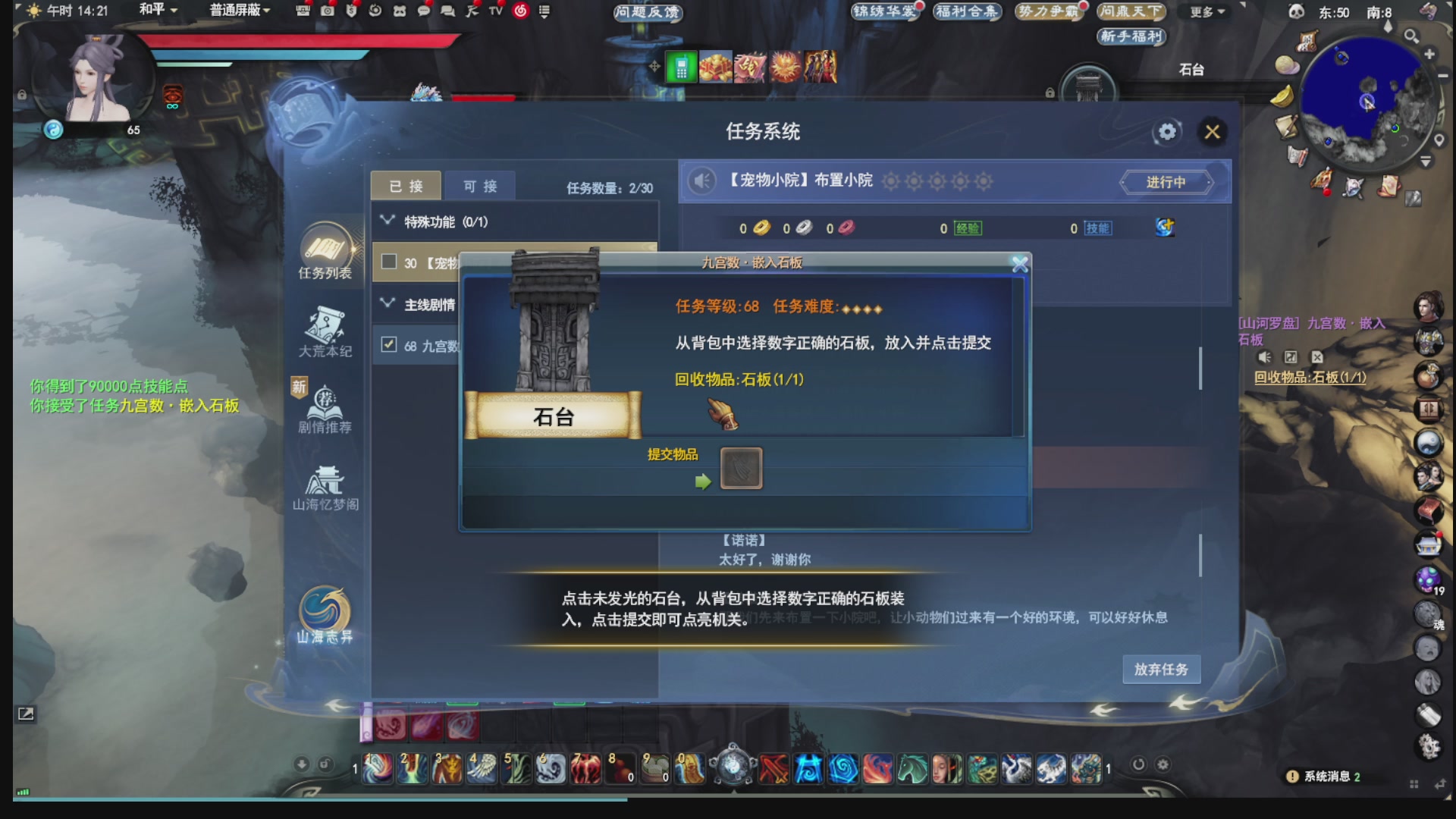This screenshot has height=819, width=1456.
Task: Launch NetEase Cloud Music from the top toolbar
Action: [x=519, y=11]
